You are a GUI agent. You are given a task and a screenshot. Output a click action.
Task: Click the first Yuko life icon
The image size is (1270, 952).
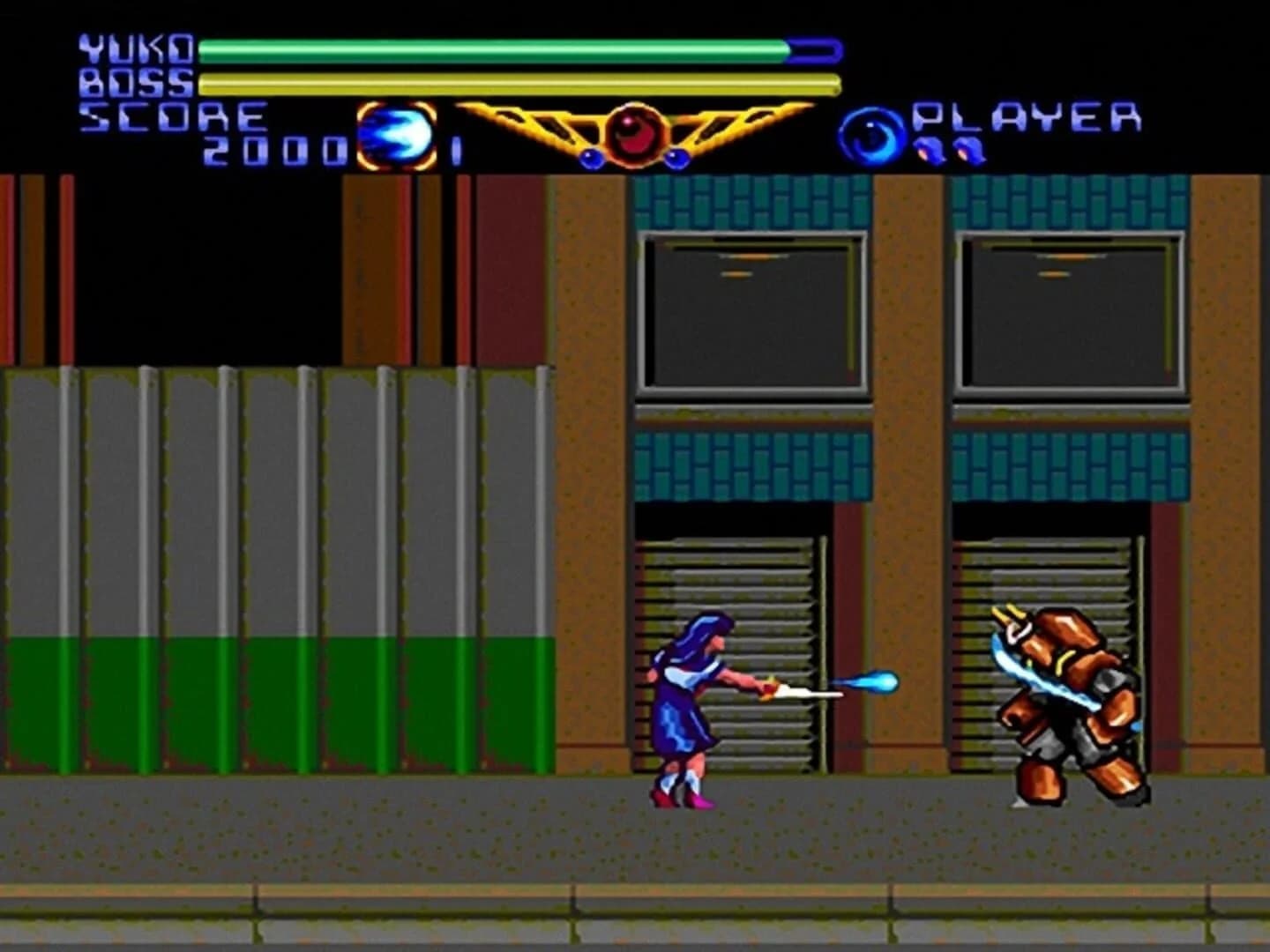point(930,152)
